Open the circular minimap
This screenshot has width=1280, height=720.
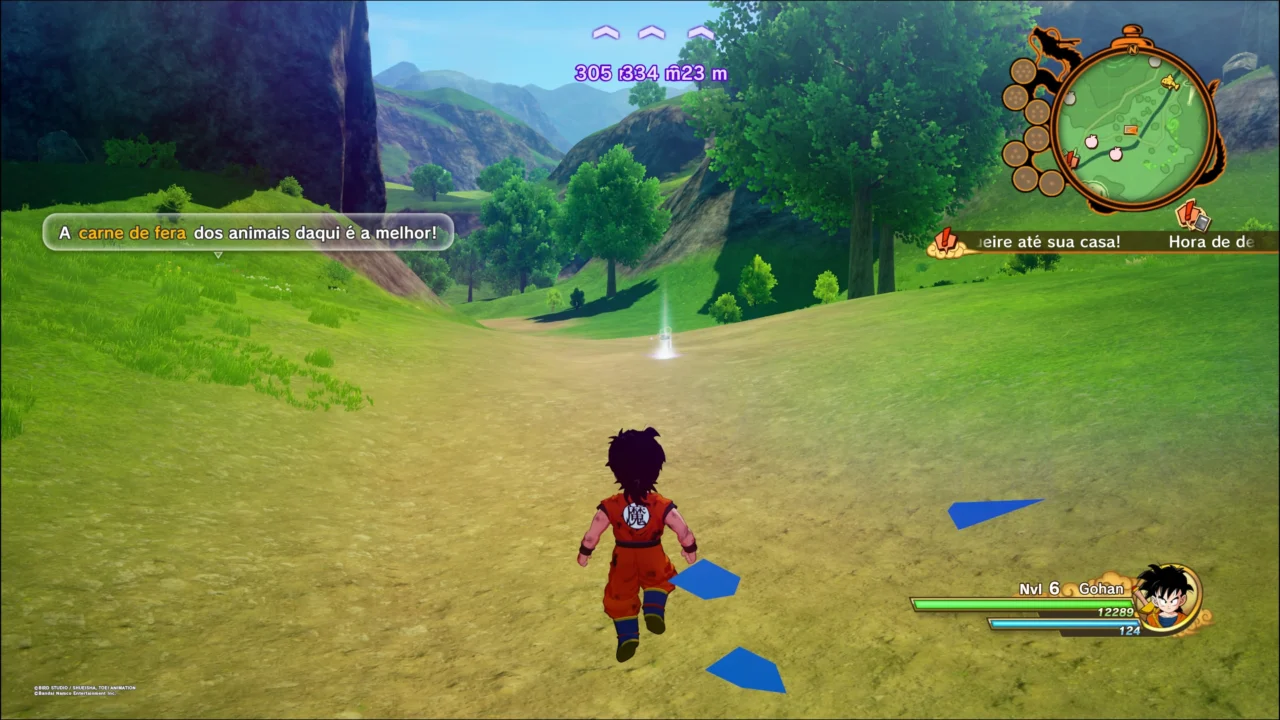(x=1134, y=124)
